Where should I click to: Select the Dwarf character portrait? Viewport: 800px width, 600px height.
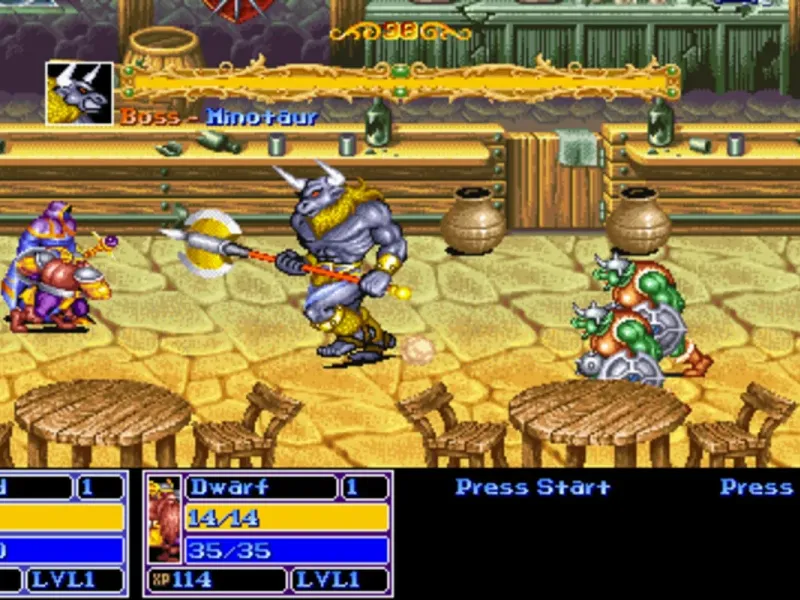tap(164, 520)
